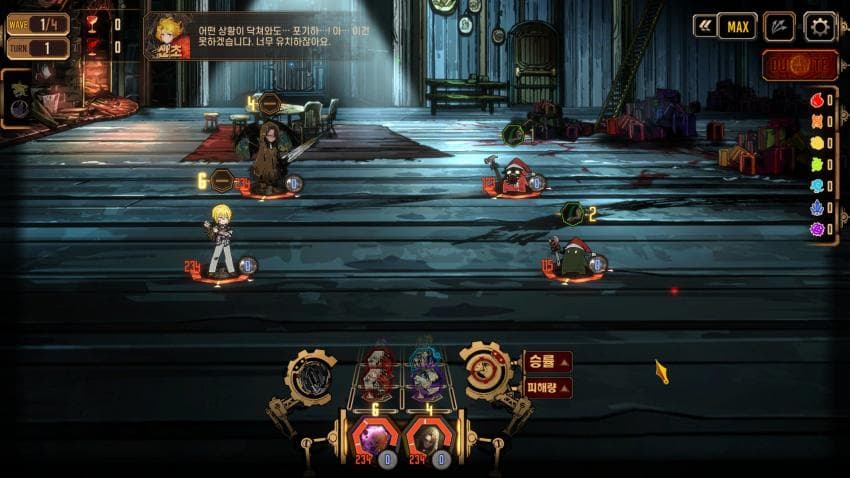The width and height of the screenshot is (850, 478).
Task: Open the settings gear menu
Action: pos(820,26)
